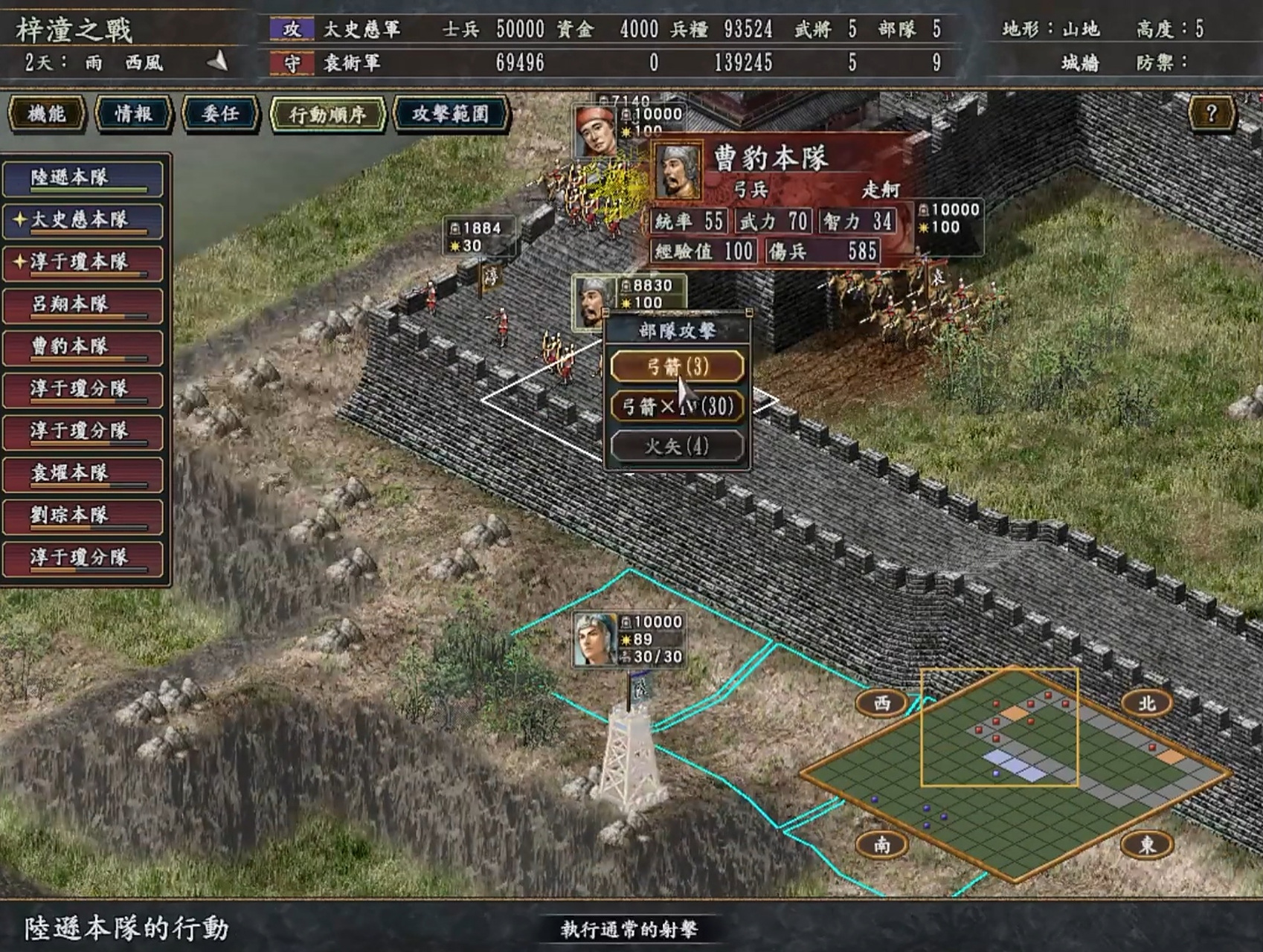Click the 曹豹本隊 unit list entry

83,347
